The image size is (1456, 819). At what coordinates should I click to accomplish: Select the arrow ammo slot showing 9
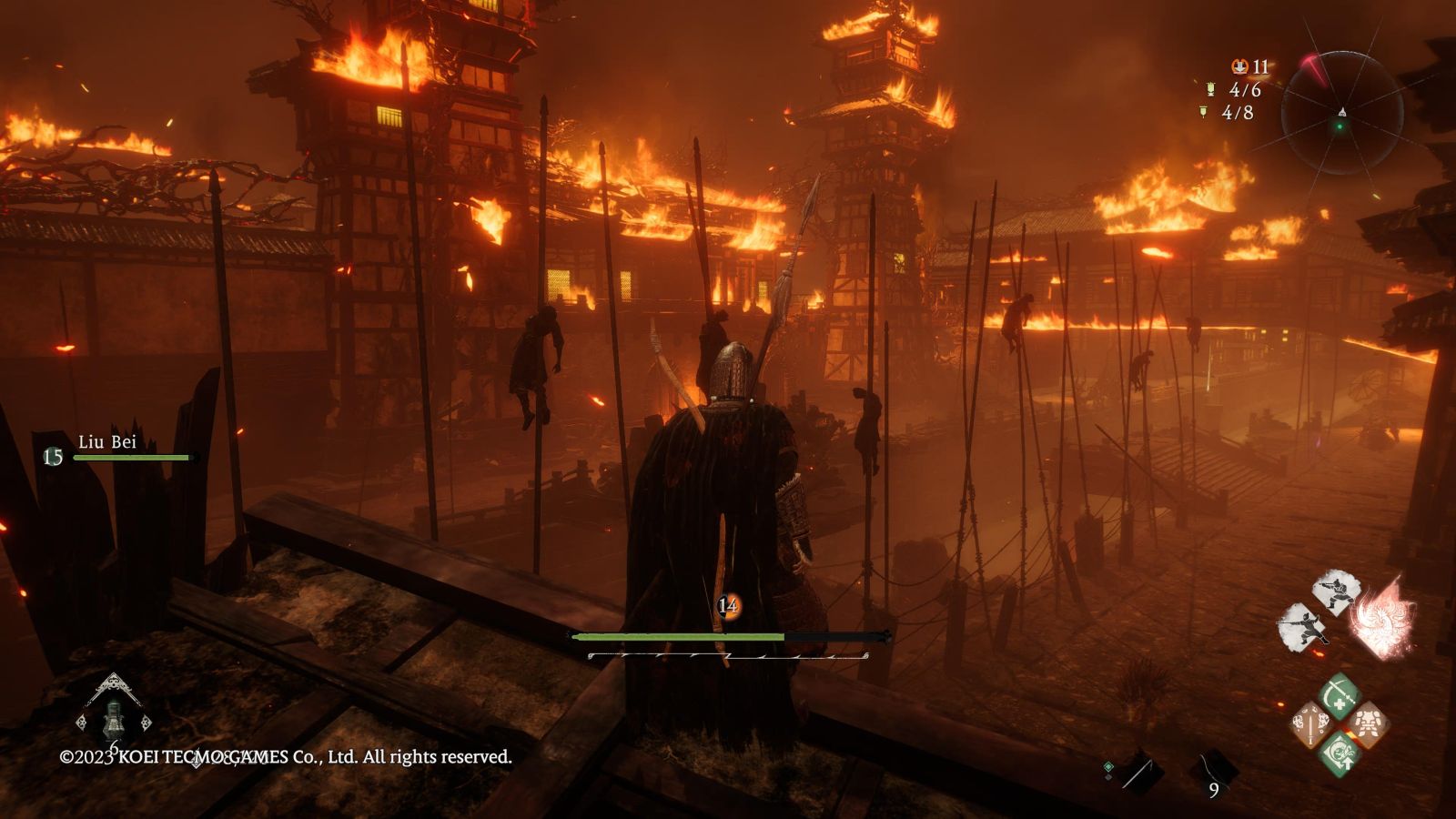(x=1212, y=775)
